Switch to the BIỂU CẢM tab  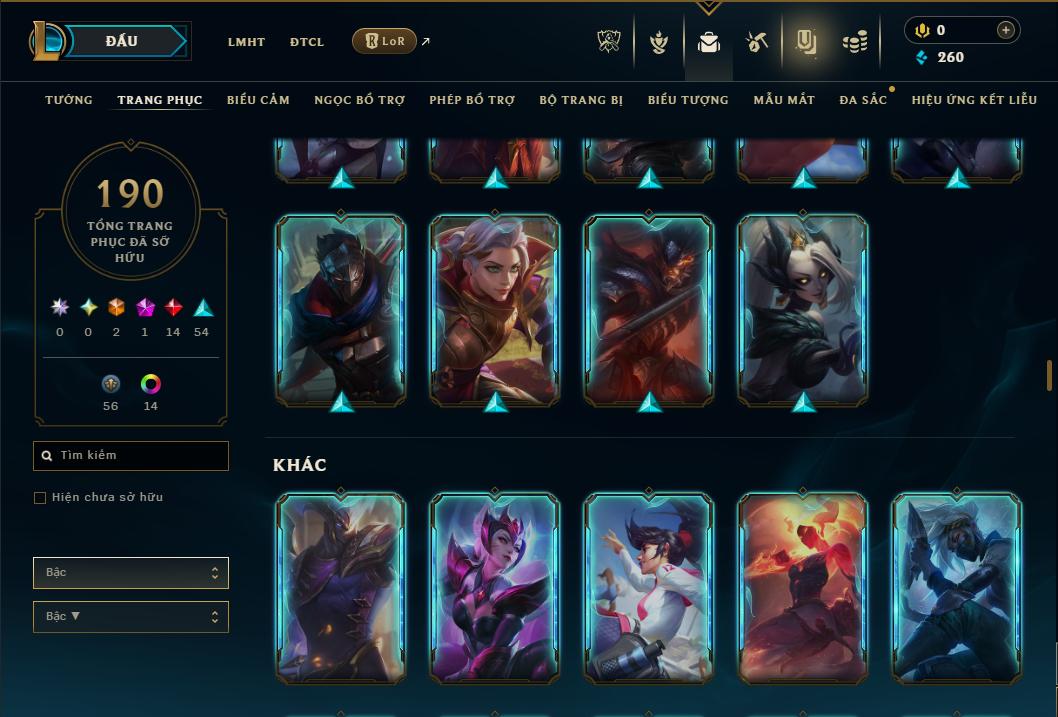click(258, 100)
